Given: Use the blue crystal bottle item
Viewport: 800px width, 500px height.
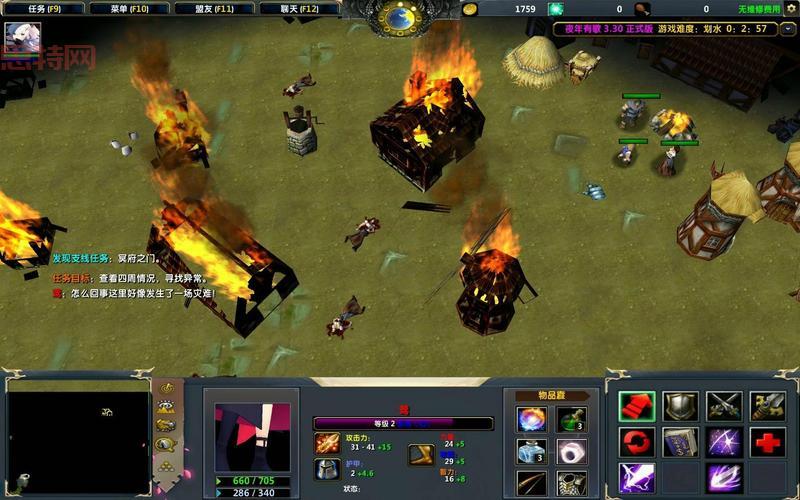Looking at the screenshot, I should pyautogui.click(x=531, y=452).
